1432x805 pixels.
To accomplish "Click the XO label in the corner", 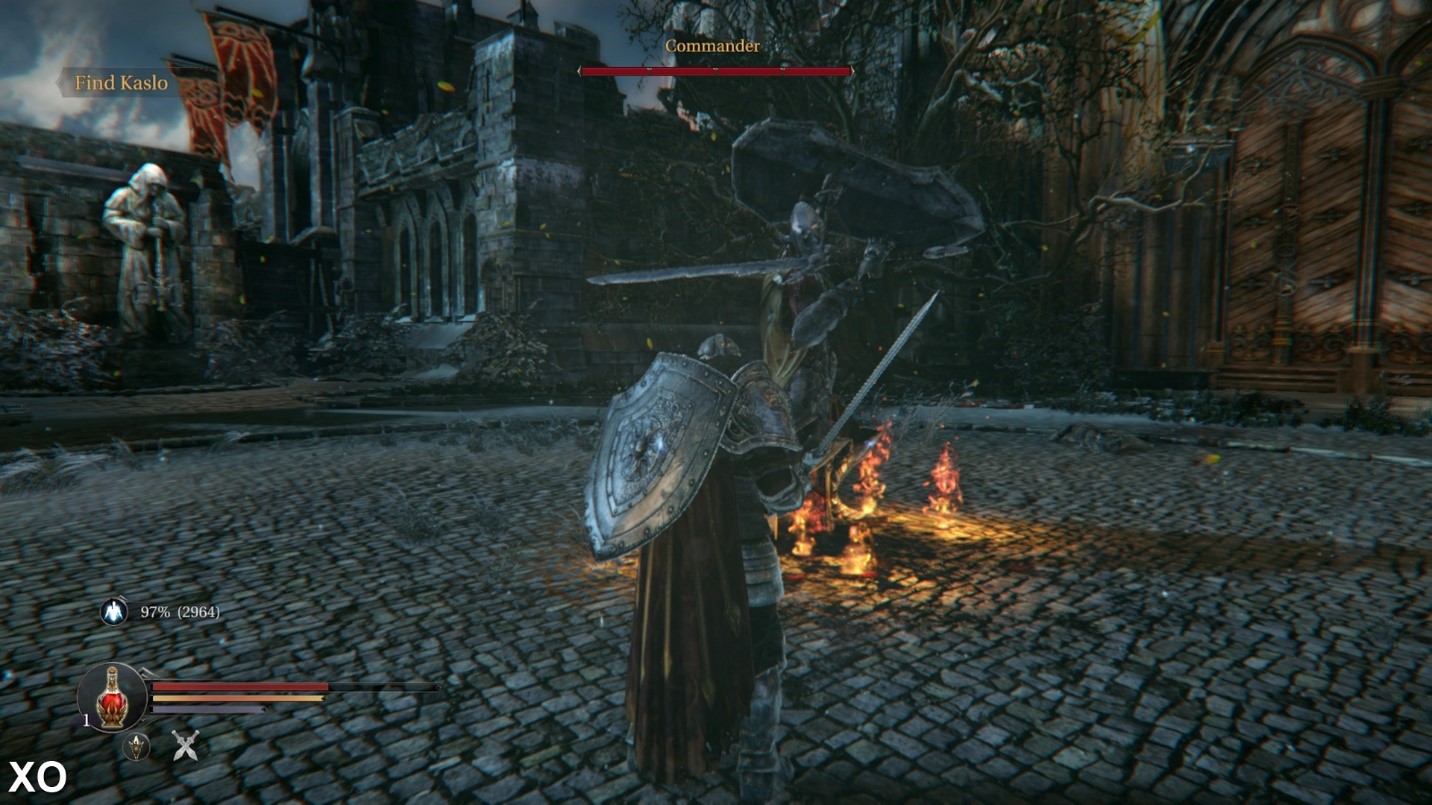I will [36, 777].
